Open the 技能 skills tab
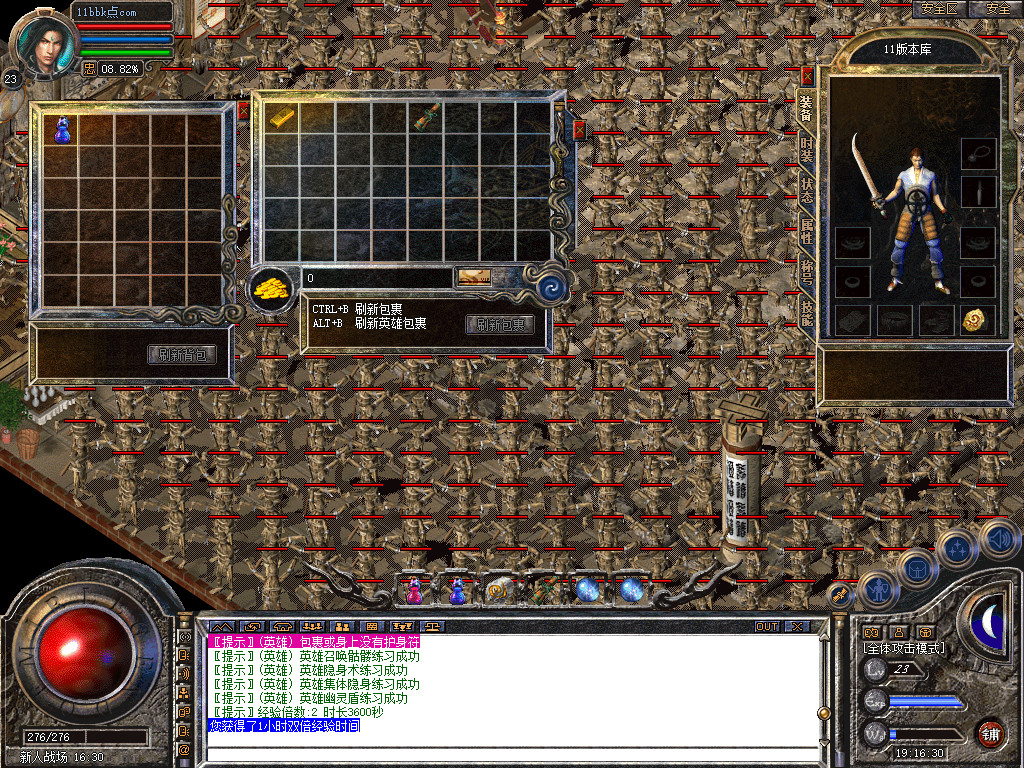Image resolution: width=1024 pixels, height=768 pixels. coord(807,314)
